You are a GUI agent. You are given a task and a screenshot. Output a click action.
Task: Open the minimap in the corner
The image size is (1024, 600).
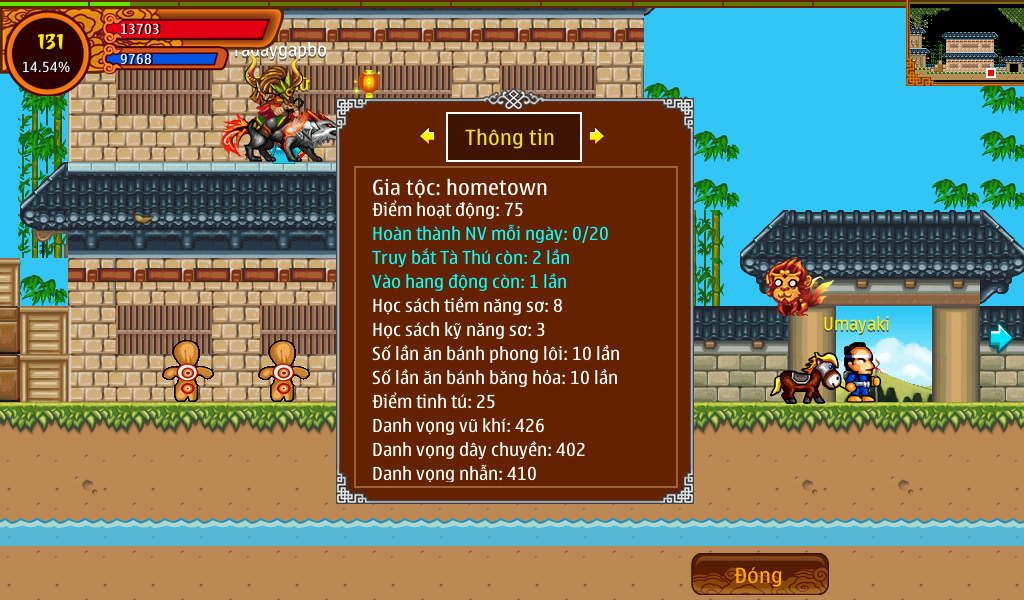click(x=964, y=43)
